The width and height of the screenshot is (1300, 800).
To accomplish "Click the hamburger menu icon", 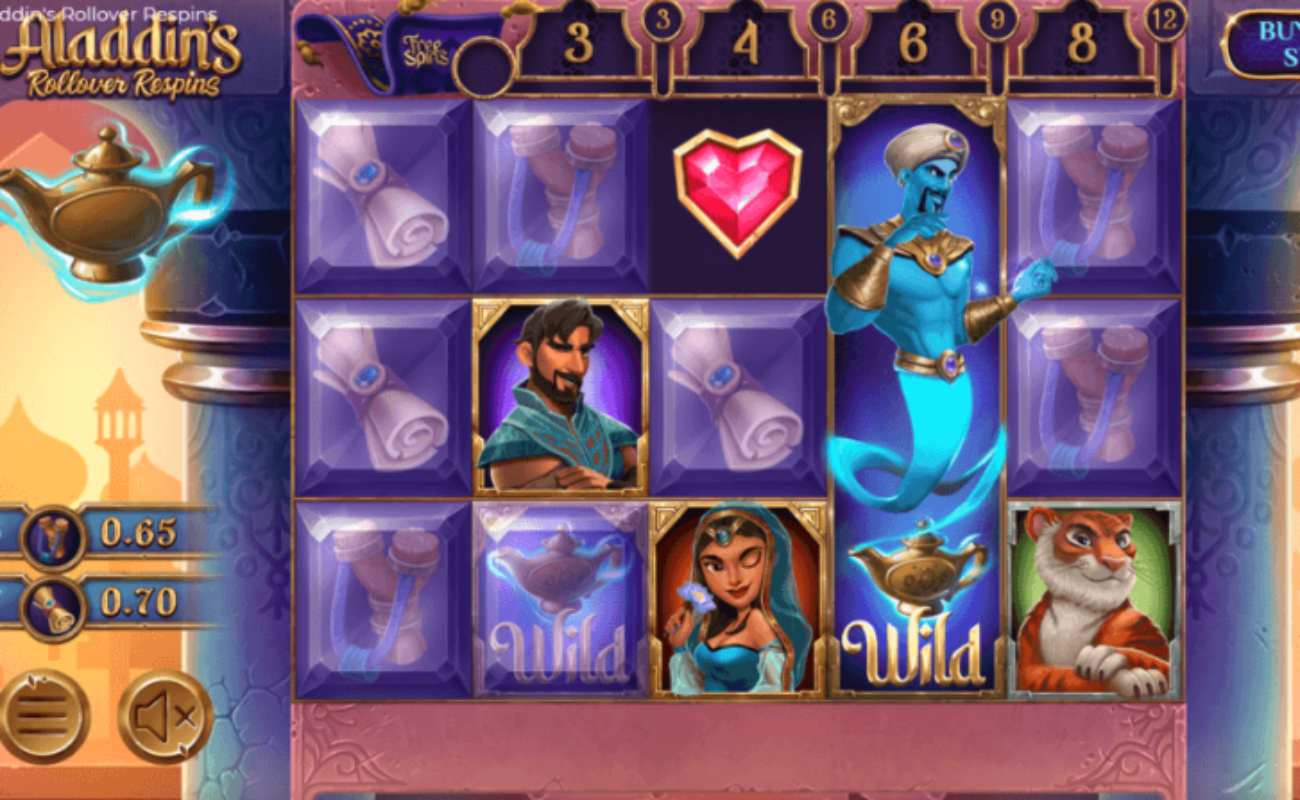I will 40,714.
